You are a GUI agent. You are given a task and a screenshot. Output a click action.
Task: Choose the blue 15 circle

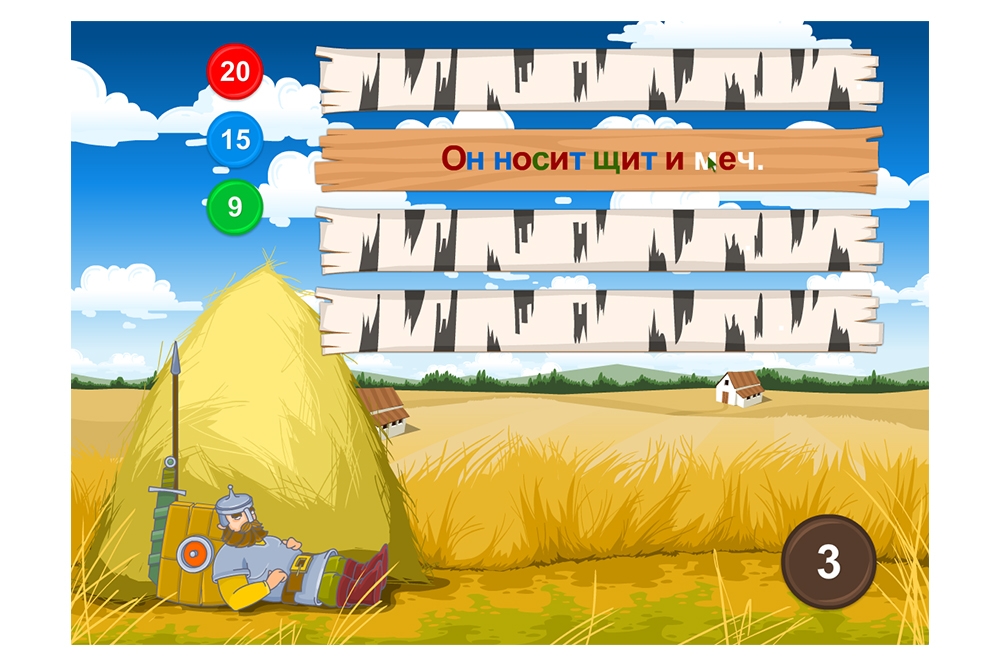[x=235, y=139]
